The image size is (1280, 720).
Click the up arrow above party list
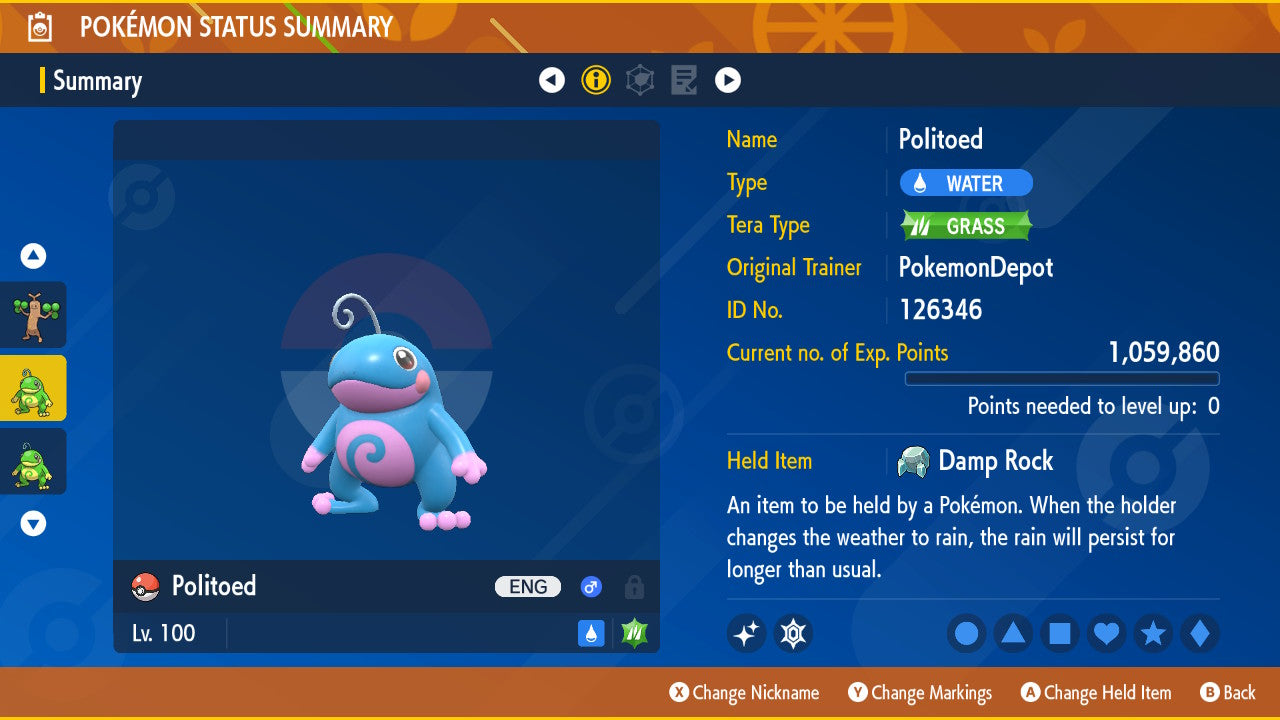(x=33, y=257)
